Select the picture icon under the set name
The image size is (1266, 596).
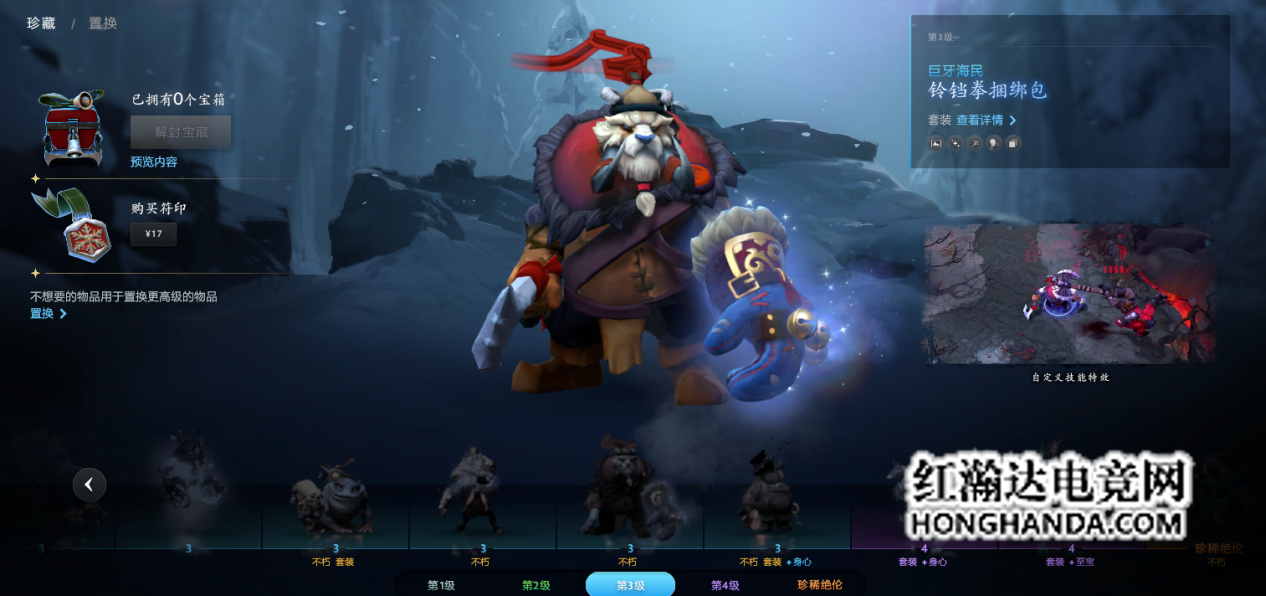pos(937,143)
